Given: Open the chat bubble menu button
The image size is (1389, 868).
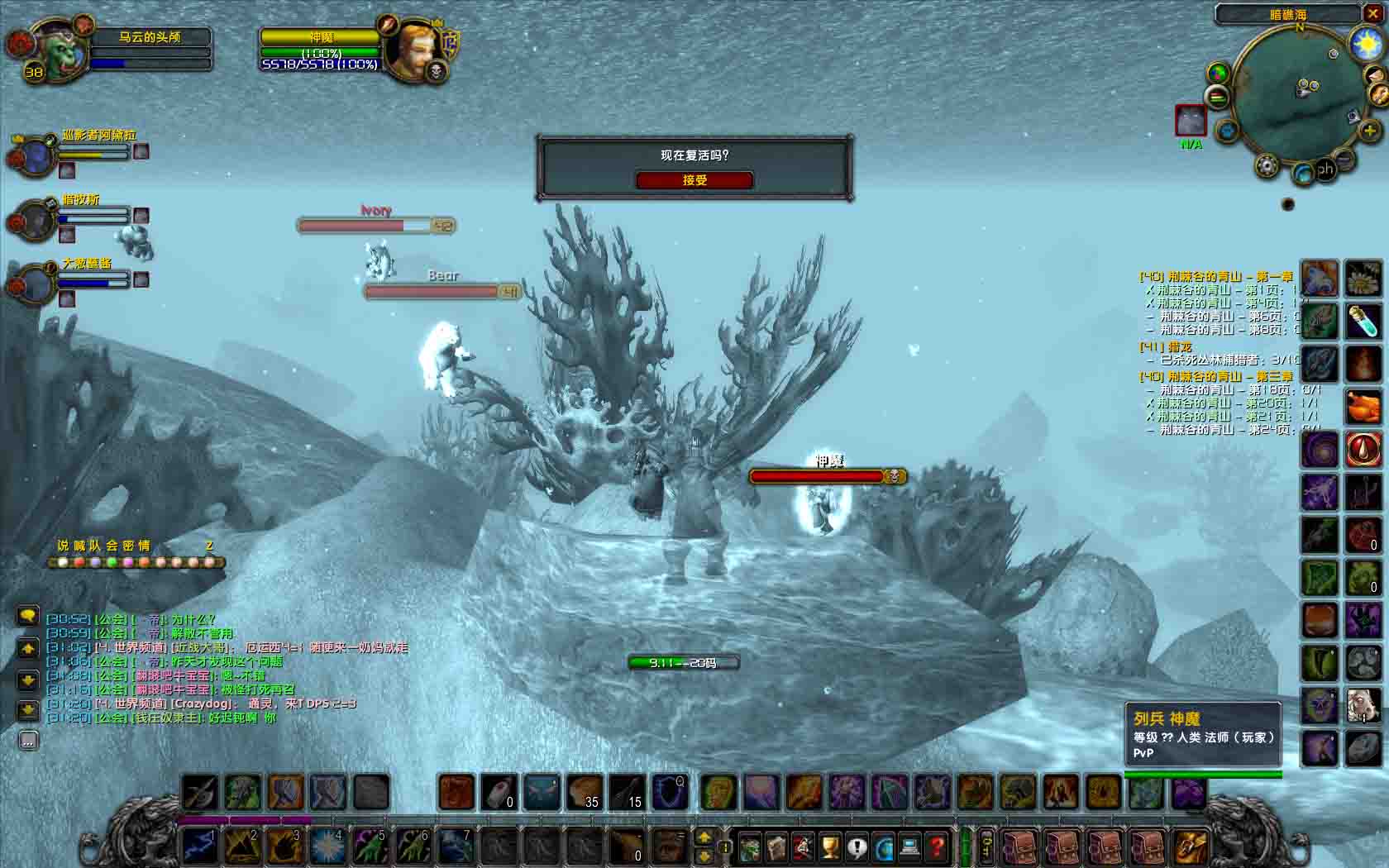Looking at the screenshot, I should point(28,616).
